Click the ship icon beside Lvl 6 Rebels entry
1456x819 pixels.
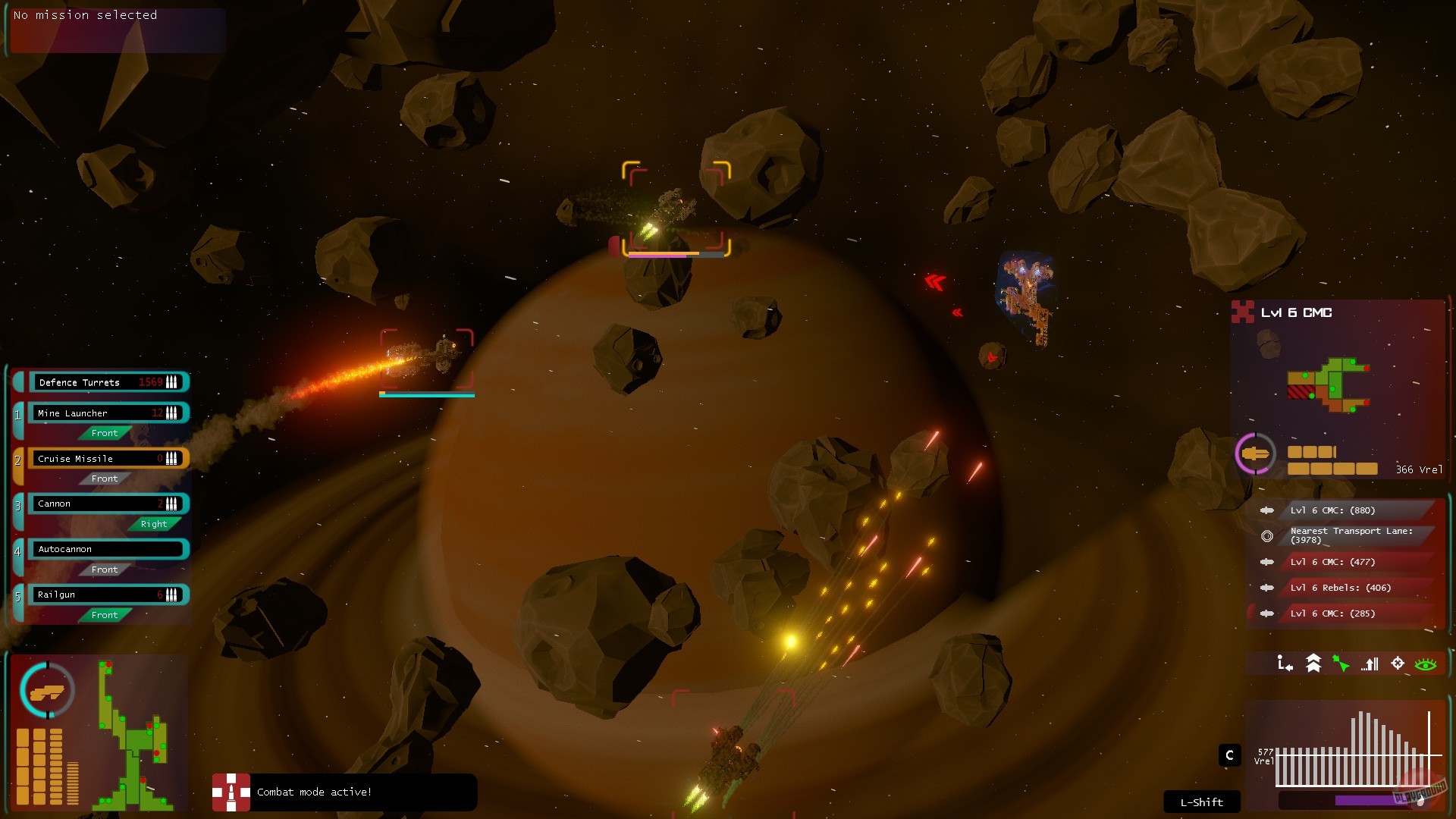(x=1267, y=587)
